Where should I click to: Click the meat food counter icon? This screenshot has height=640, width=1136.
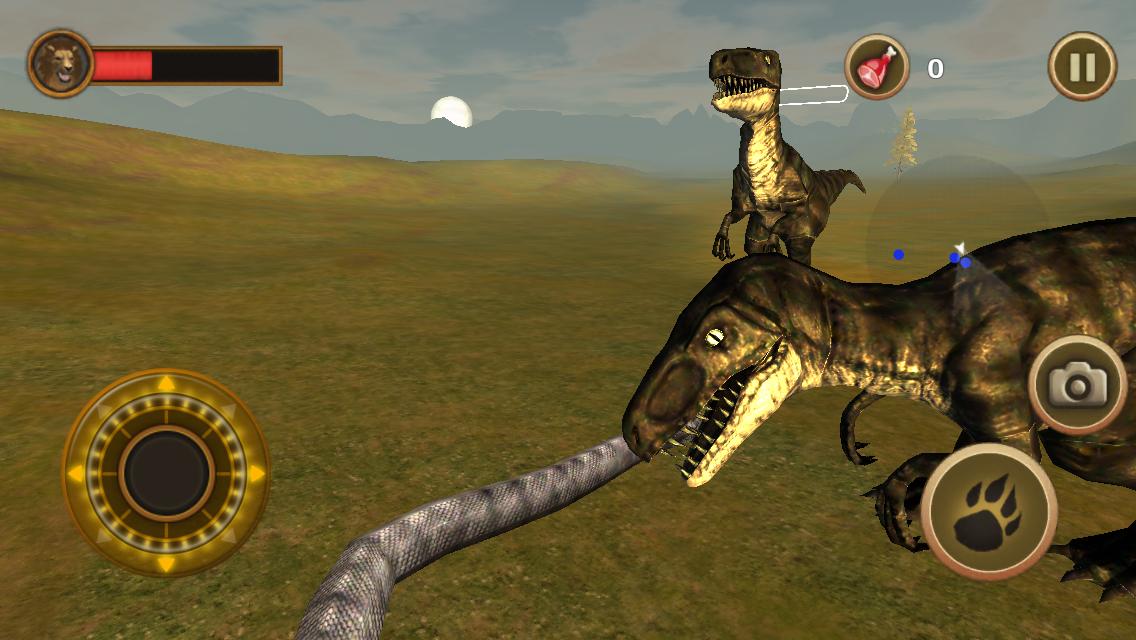[877, 67]
